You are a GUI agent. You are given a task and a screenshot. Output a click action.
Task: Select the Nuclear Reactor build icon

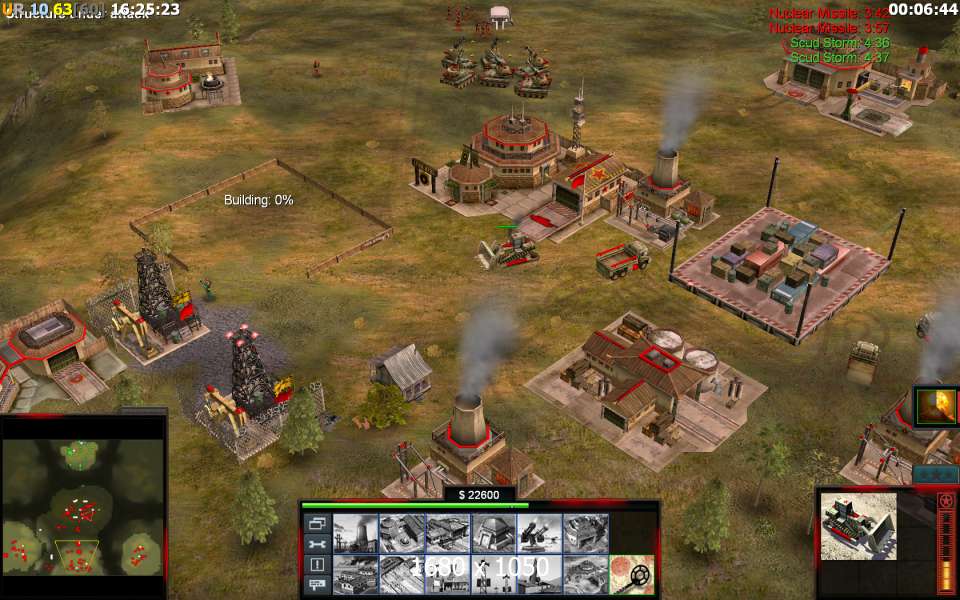coord(356,534)
